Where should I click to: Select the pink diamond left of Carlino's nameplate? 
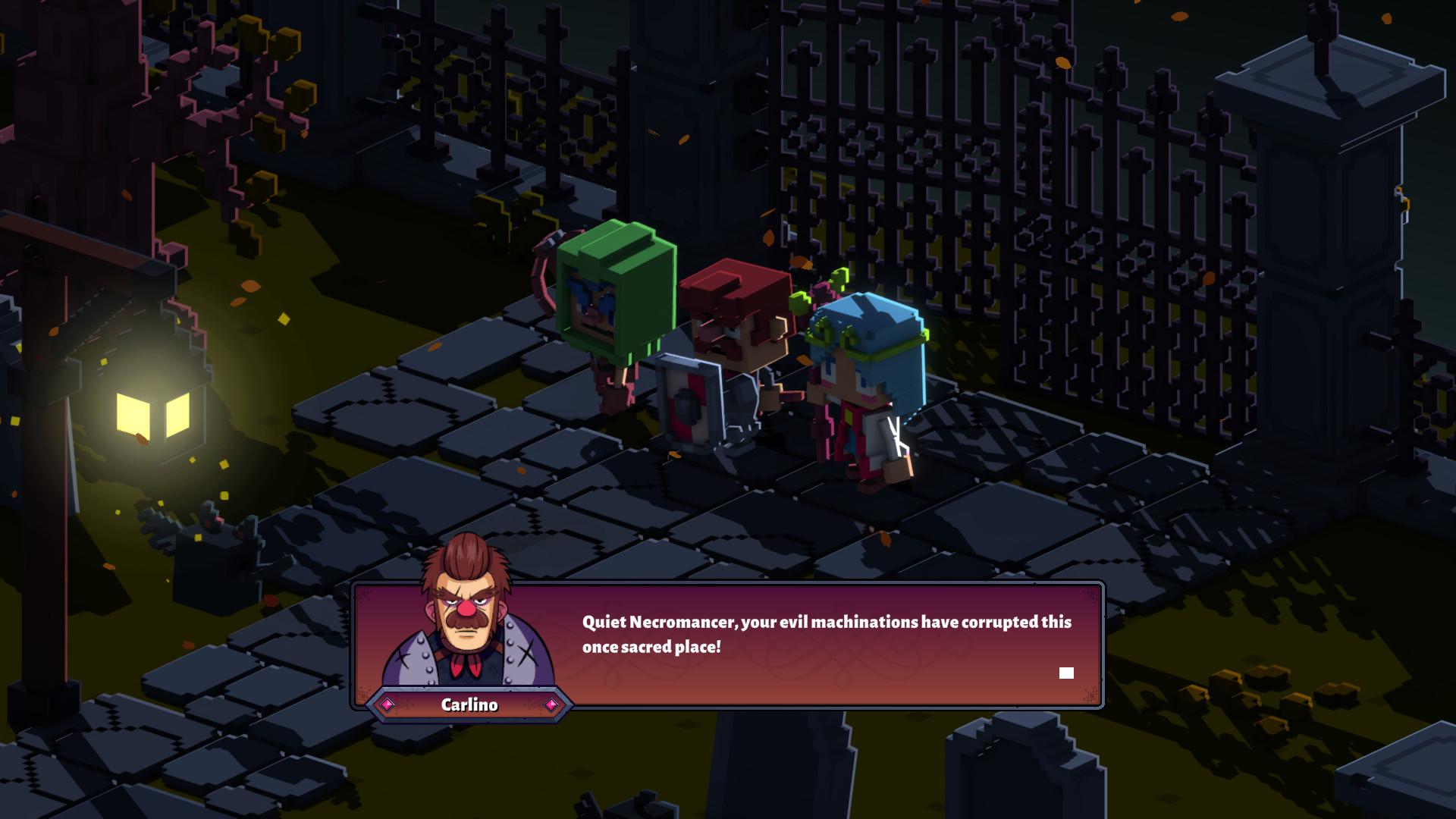click(388, 704)
